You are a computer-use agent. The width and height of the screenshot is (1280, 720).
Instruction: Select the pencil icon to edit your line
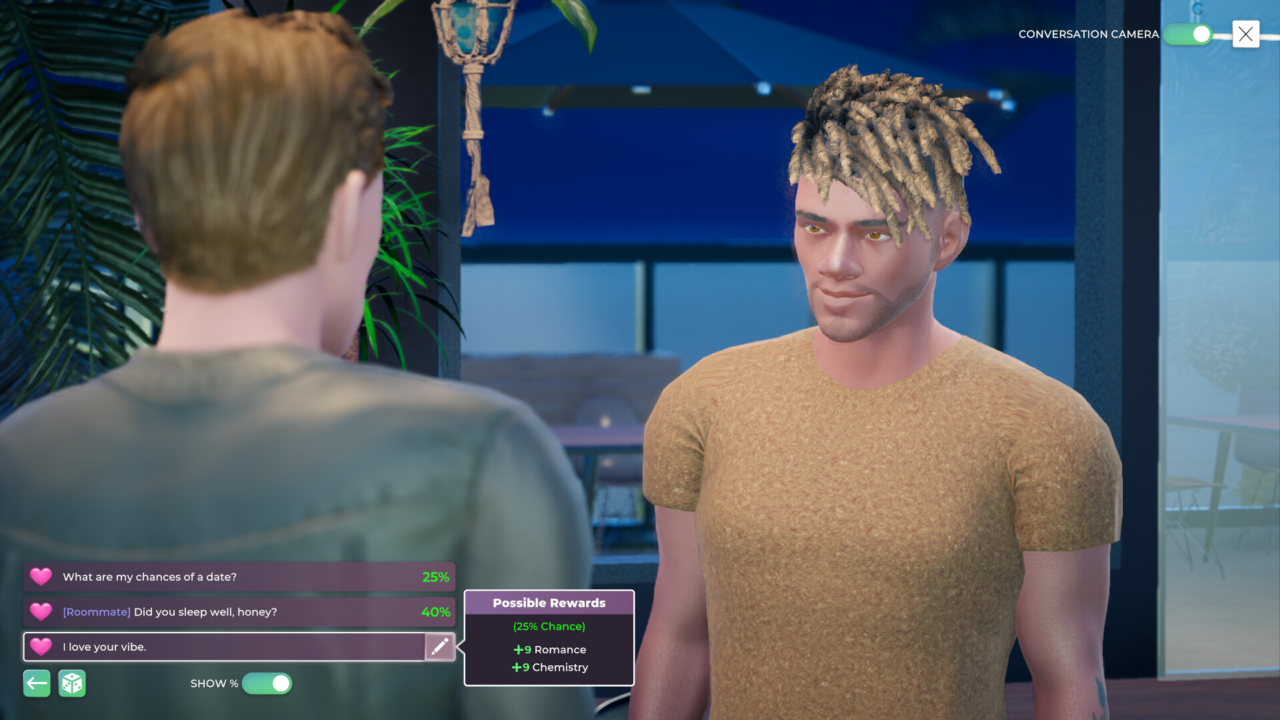pos(439,646)
